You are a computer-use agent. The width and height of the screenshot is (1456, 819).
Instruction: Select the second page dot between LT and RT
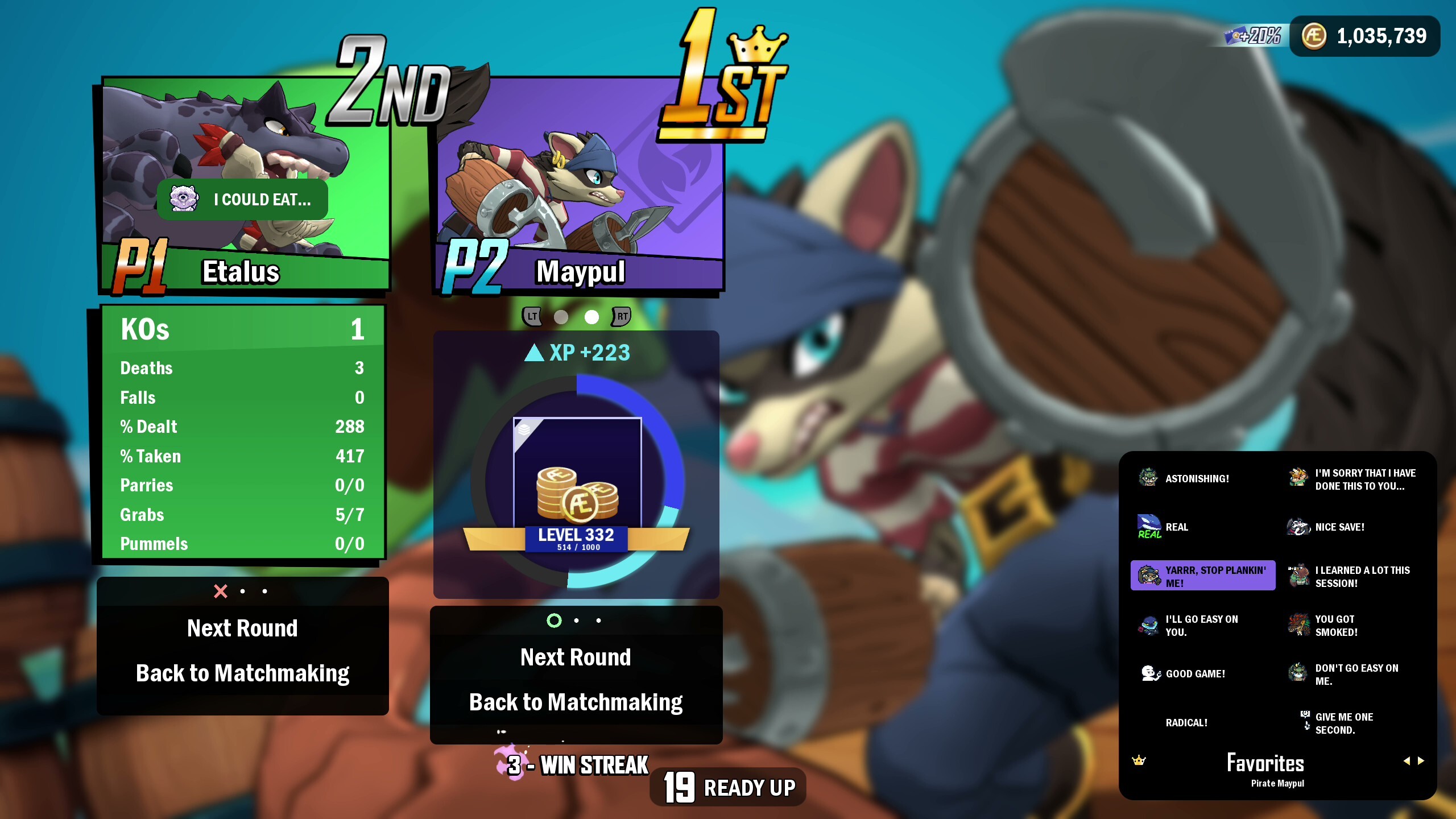click(592, 318)
